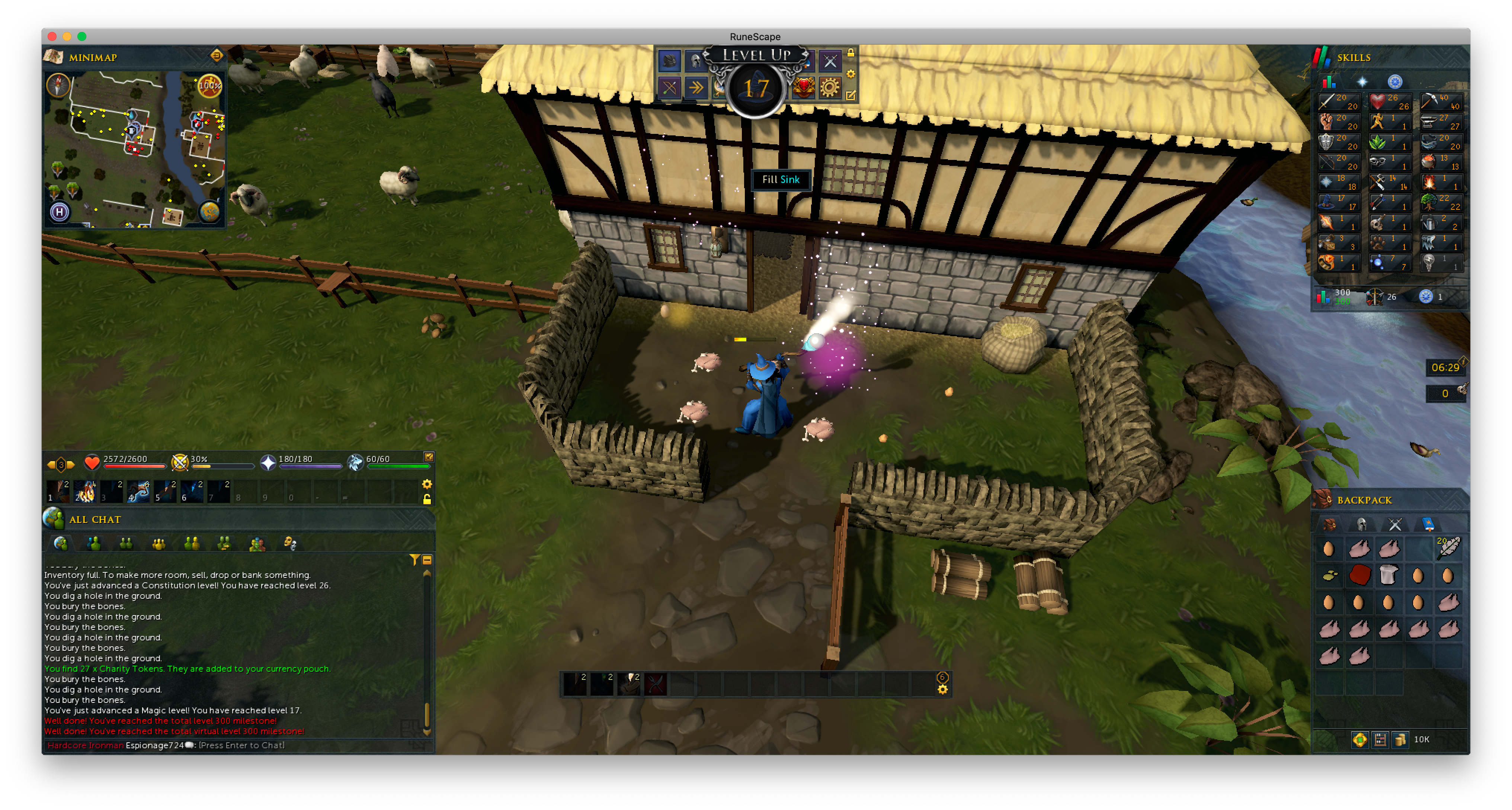Toggle run using the 100% energy orb
Screen dimensions: 1512x810
pyautogui.click(x=209, y=86)
